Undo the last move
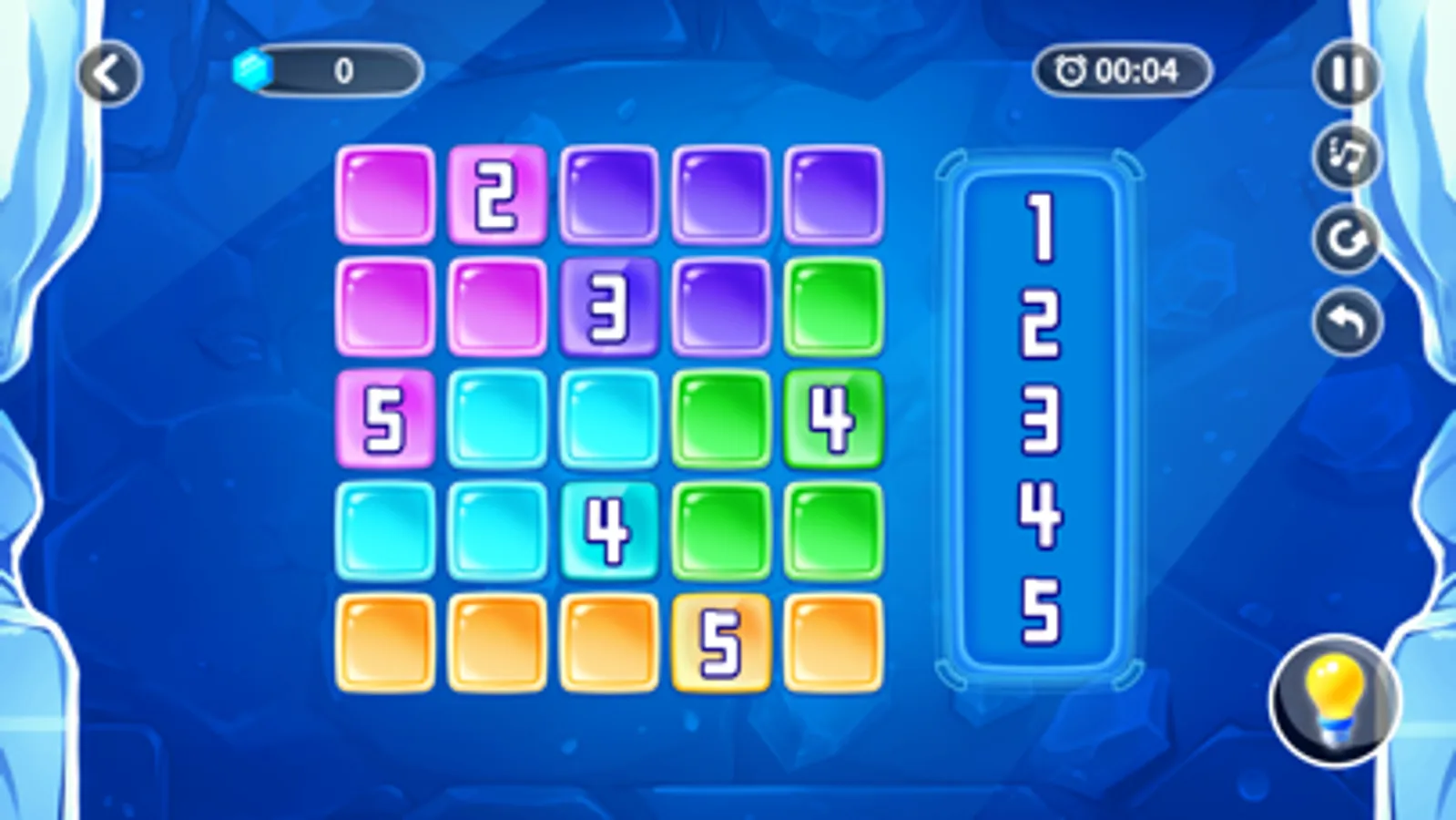 (x=1346, y=314)
